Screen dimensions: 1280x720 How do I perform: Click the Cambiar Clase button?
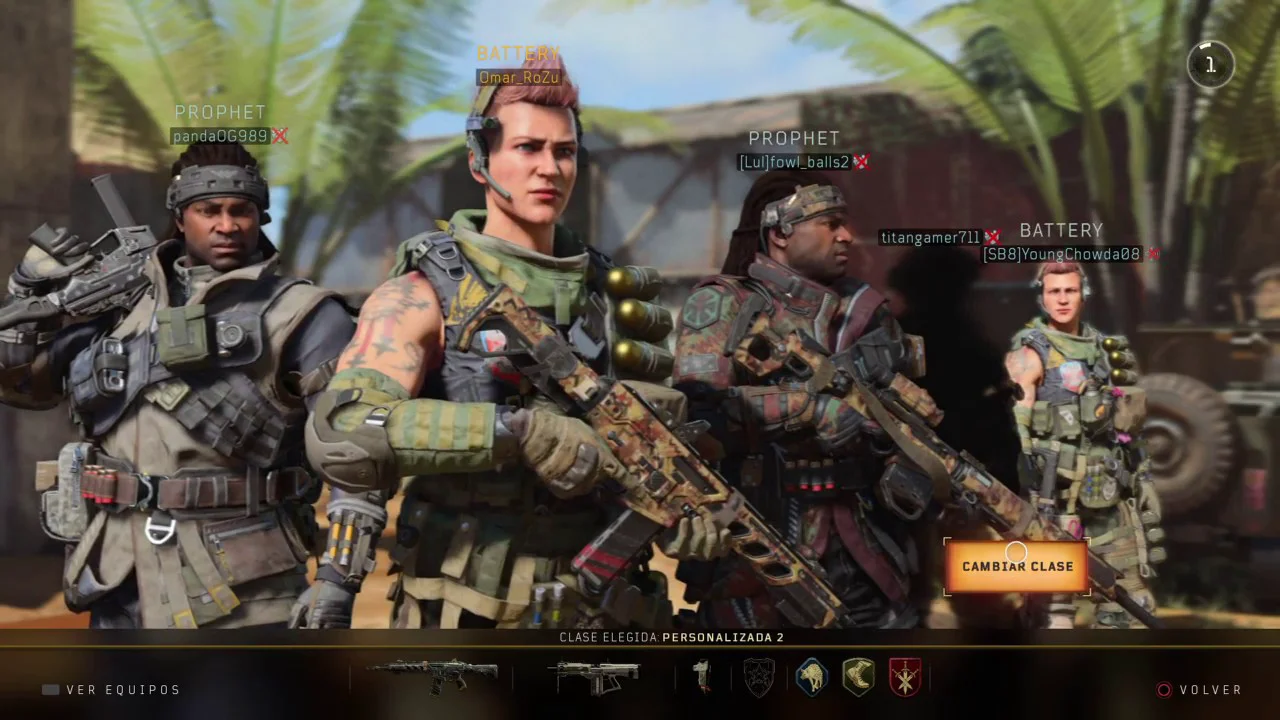pos(1017,567)
